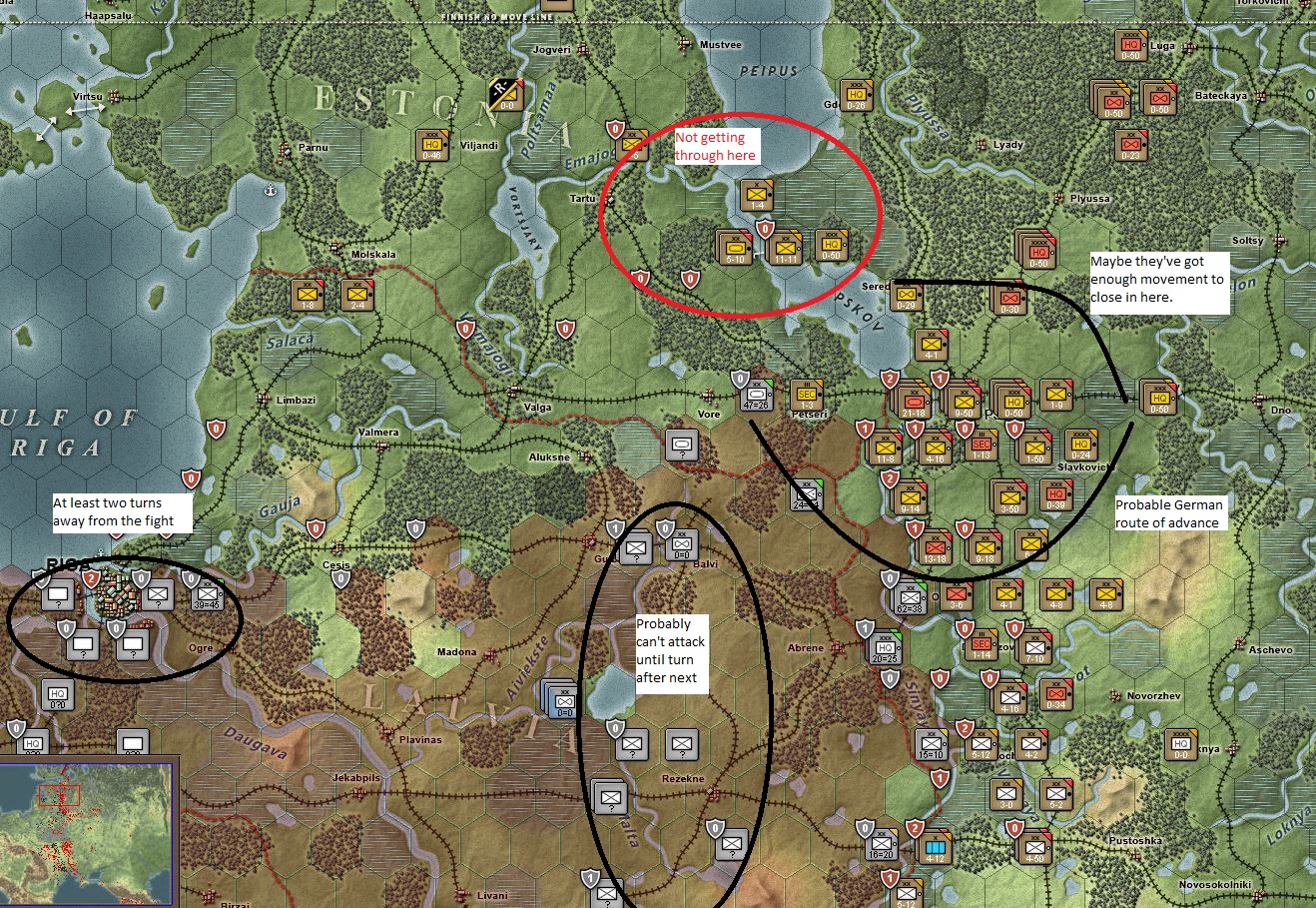The image size is (1316, 908).
Task: Click the '0' shield marker near Balvi
Action: pyautogui.click(x=664, y=527)
